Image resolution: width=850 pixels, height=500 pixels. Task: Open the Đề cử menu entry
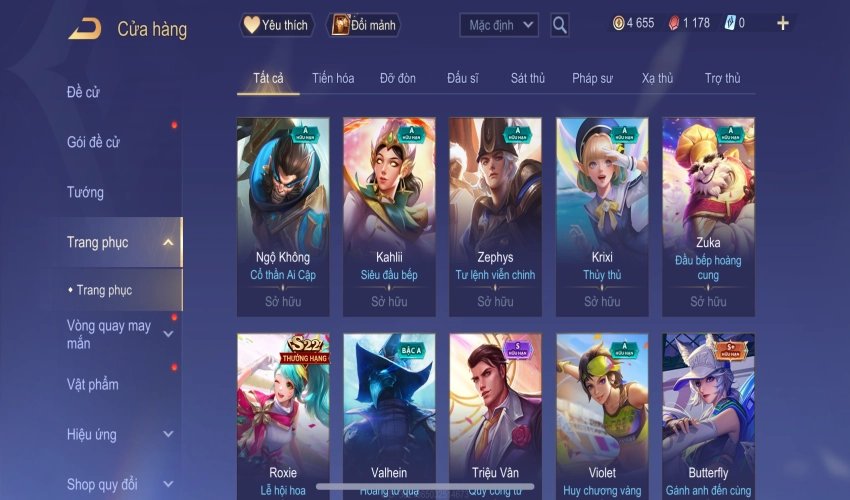point(84,93)
